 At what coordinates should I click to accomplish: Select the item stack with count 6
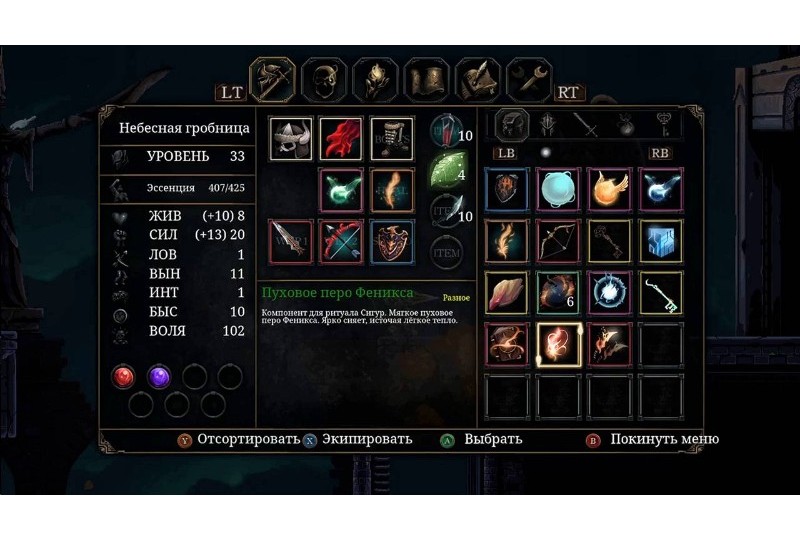[559, 292]
